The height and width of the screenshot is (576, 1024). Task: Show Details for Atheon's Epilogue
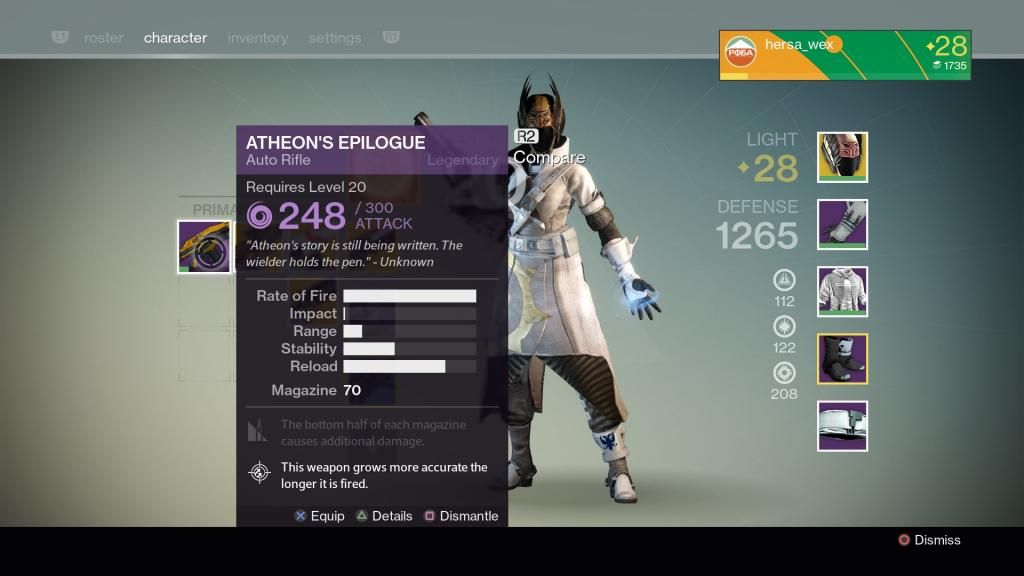(384, 516)
